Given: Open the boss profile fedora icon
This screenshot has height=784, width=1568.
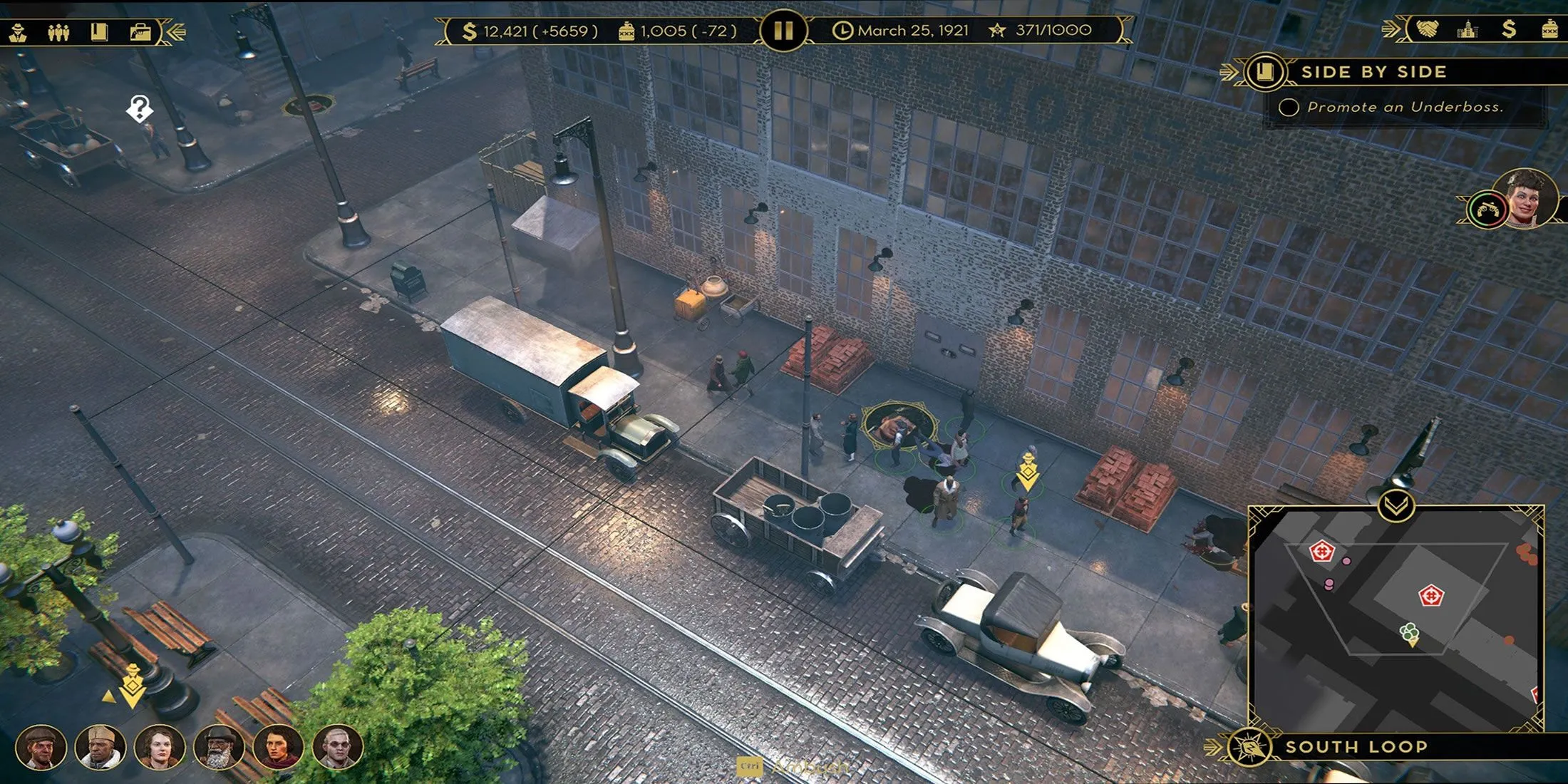Looking at the screenshot, I should [18, 32].
